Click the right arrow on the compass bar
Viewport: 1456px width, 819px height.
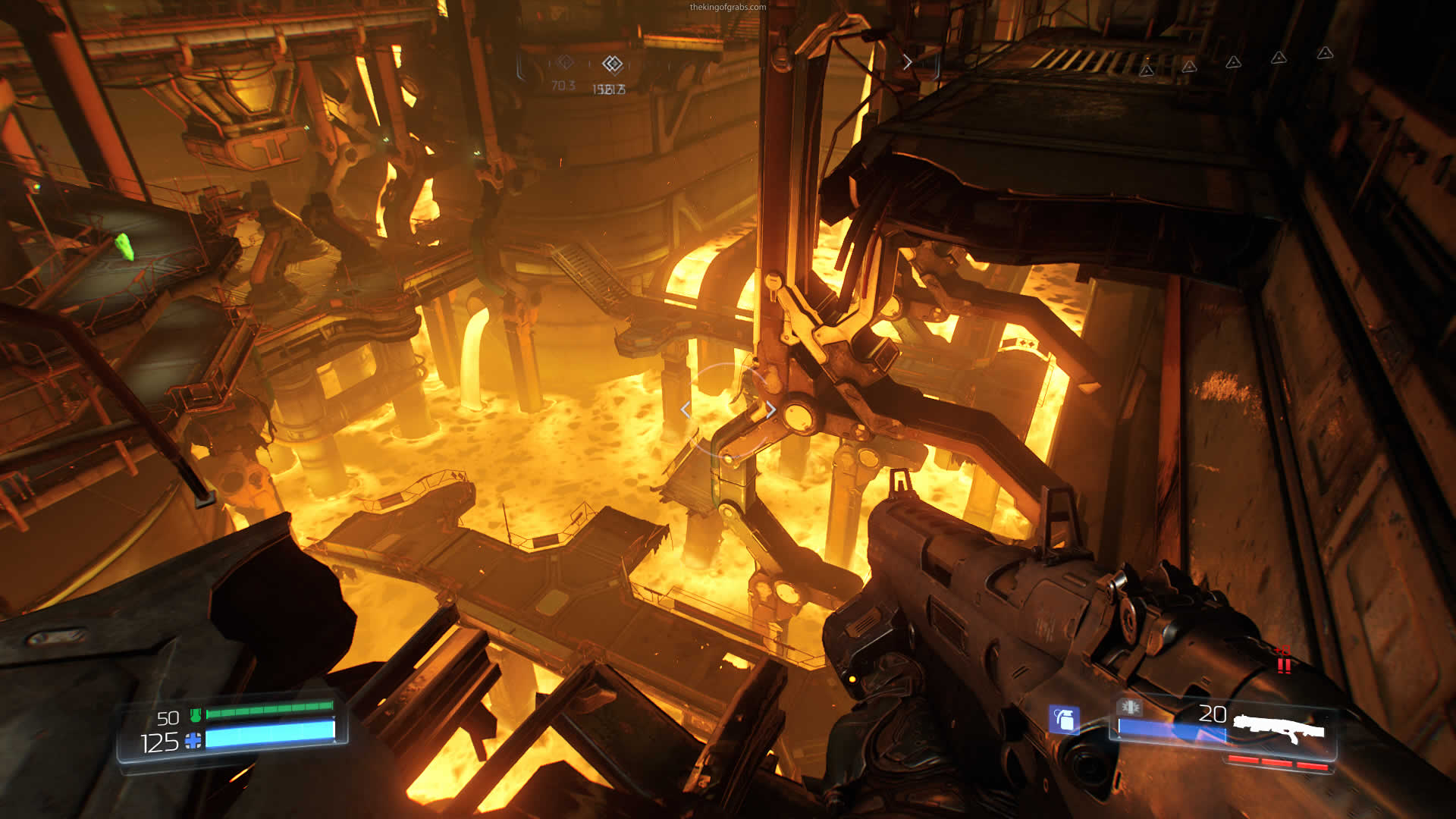coord(907,62)
